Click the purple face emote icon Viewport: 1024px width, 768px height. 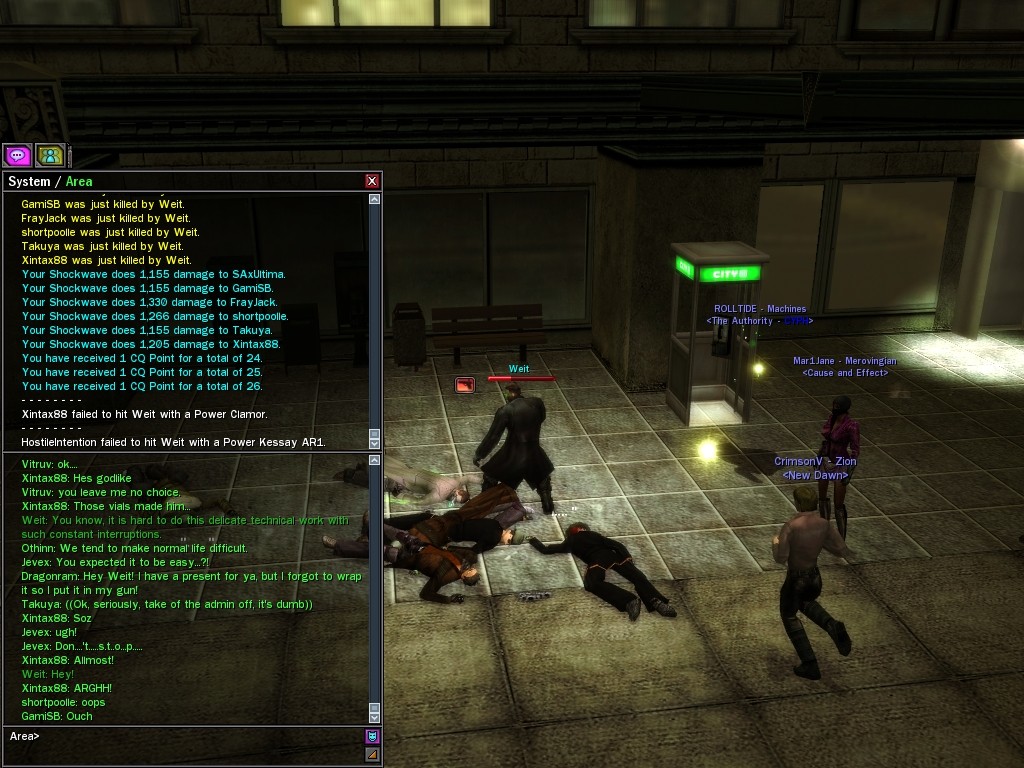tap(372, 736)
